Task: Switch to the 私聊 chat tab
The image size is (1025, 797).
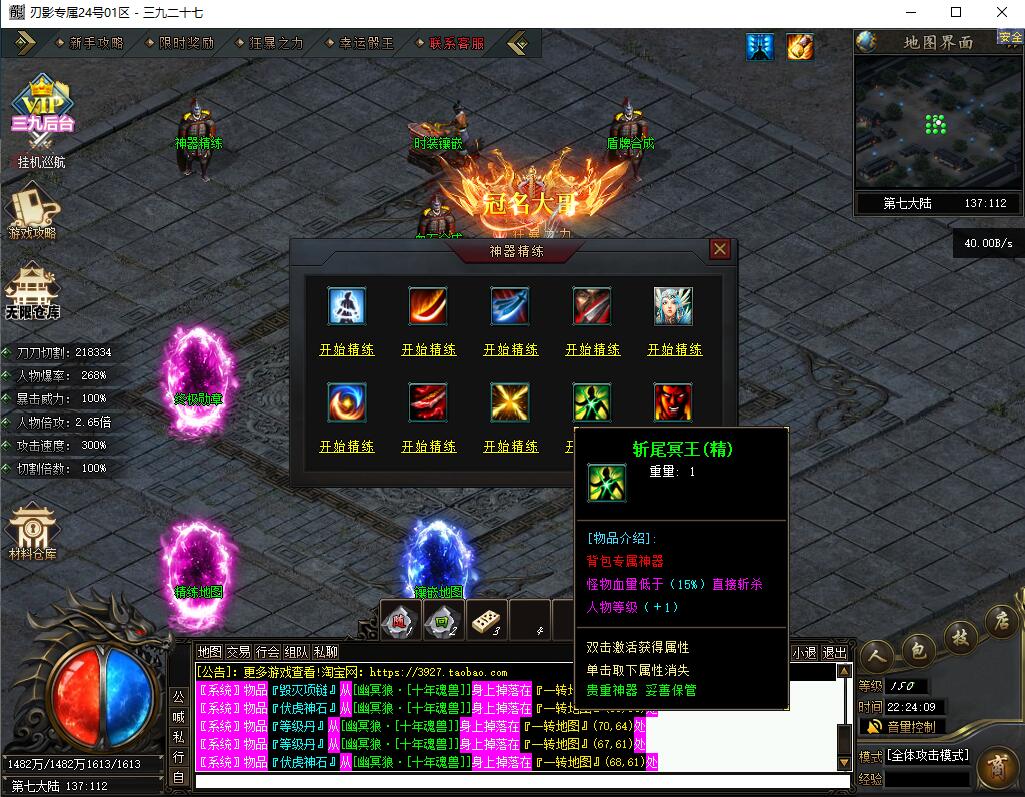Action: coord(326,652)
